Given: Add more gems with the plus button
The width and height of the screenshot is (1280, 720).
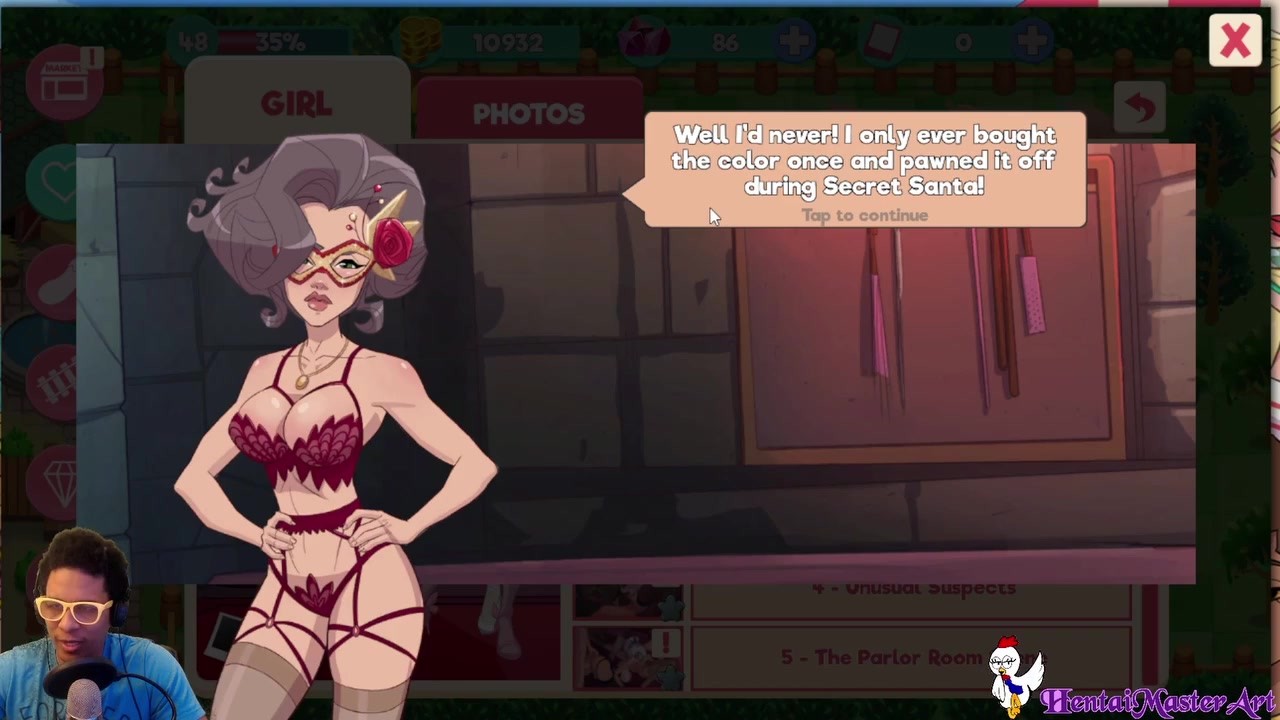Looking at the screenshot, I should point(795,42).
